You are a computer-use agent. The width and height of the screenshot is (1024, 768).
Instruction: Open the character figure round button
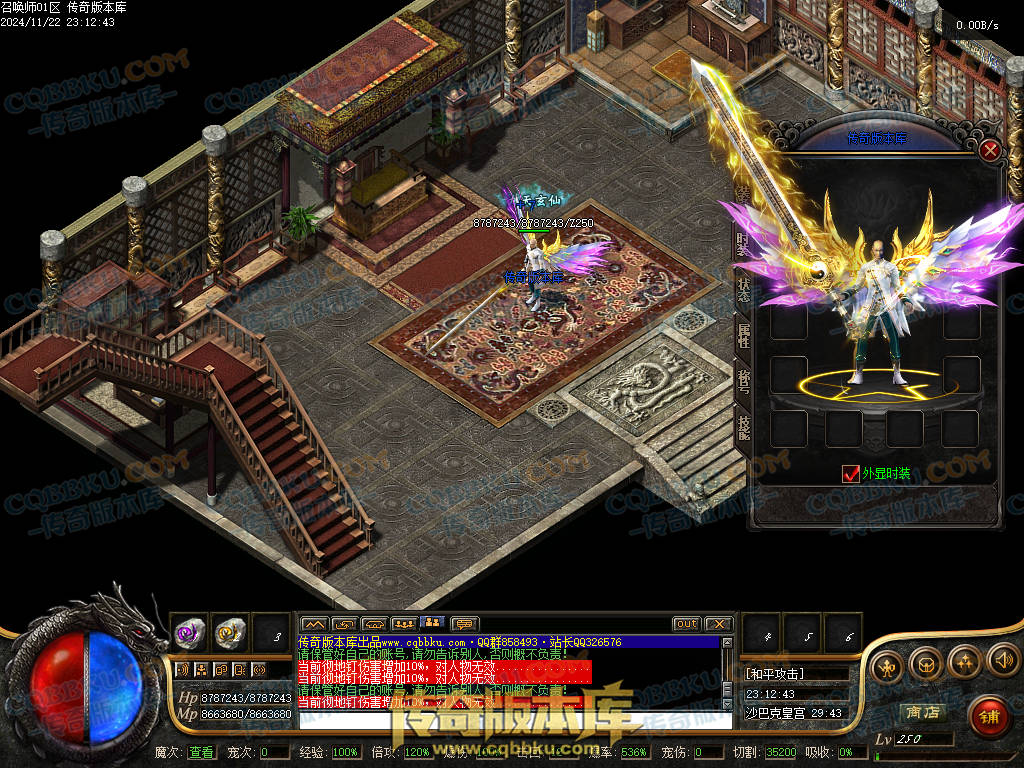pyautogui.click(x=888, y=665)
